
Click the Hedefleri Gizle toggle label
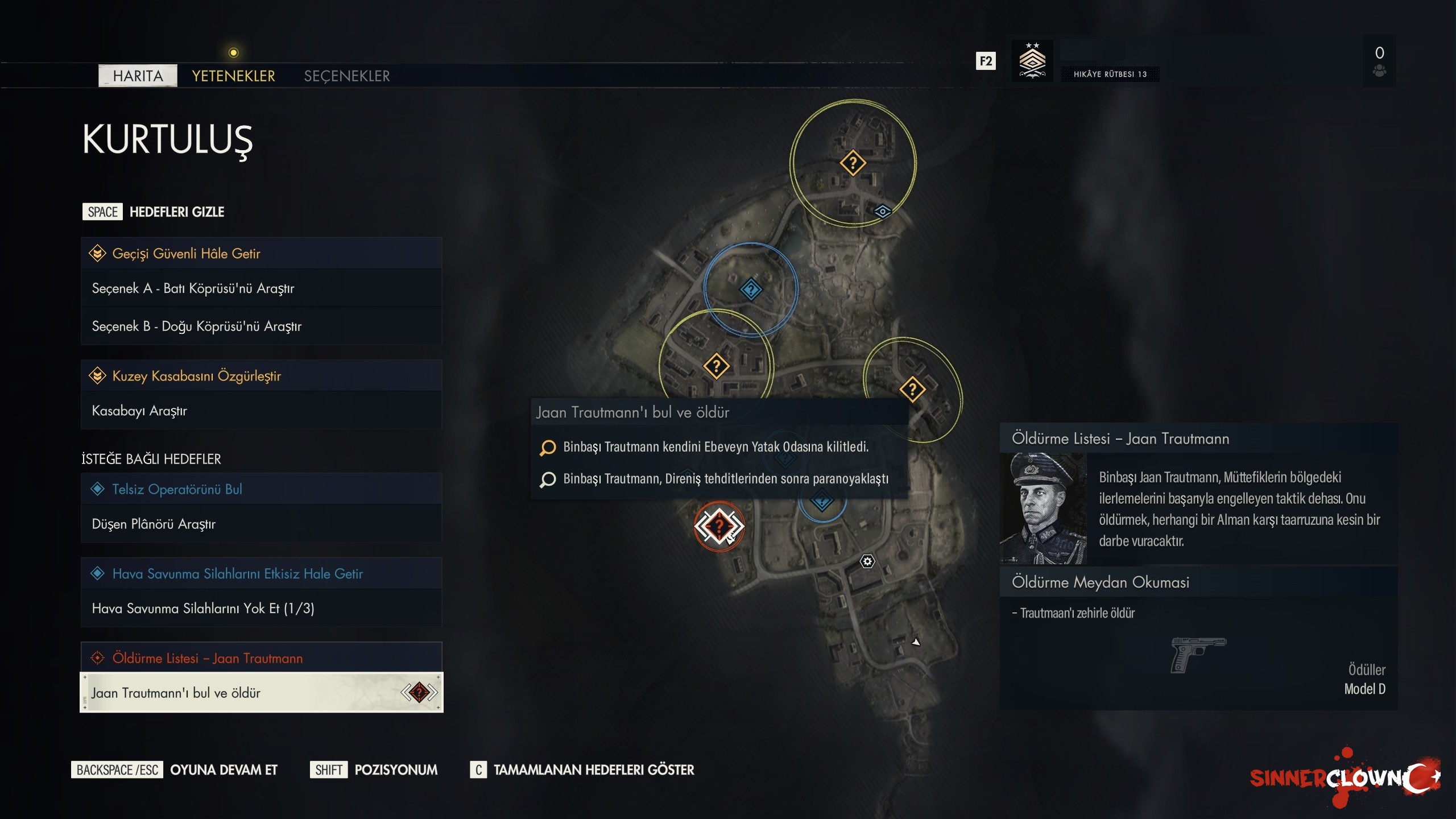click(176, 212)
